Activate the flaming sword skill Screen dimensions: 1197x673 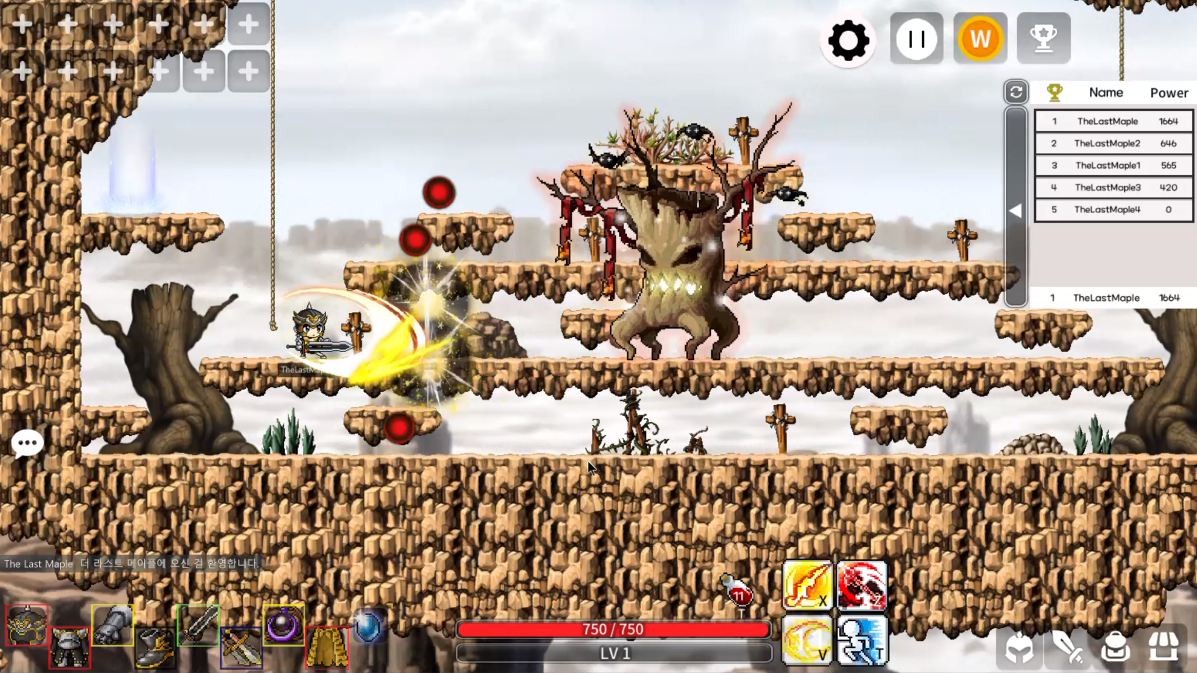(x=807, y=585)
